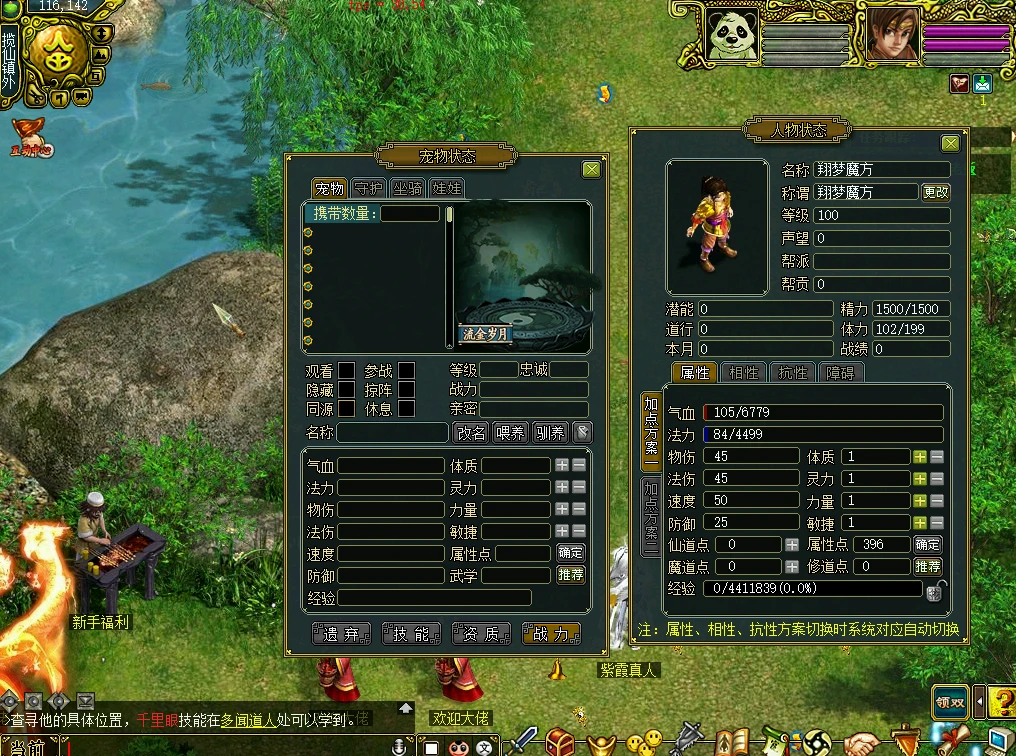Choose the 喂养 feed button

point(510,433)
